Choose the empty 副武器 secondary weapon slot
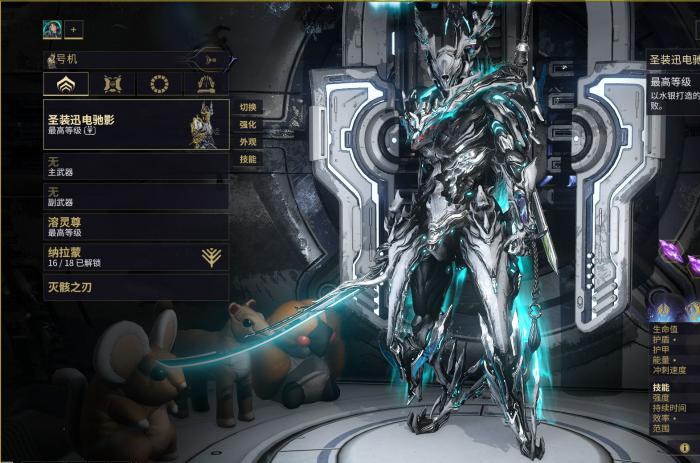700x463 pixels. coord(136,195)
